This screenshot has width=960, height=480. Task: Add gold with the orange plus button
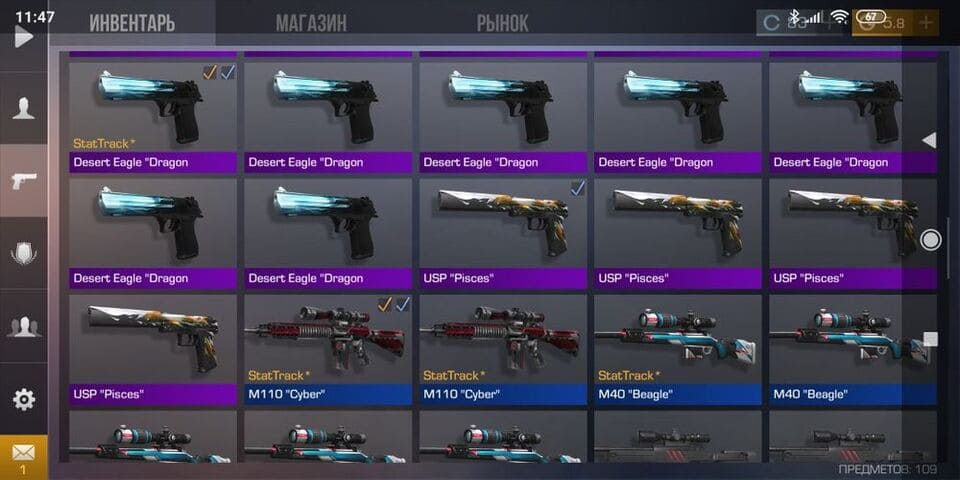[926, 22]
